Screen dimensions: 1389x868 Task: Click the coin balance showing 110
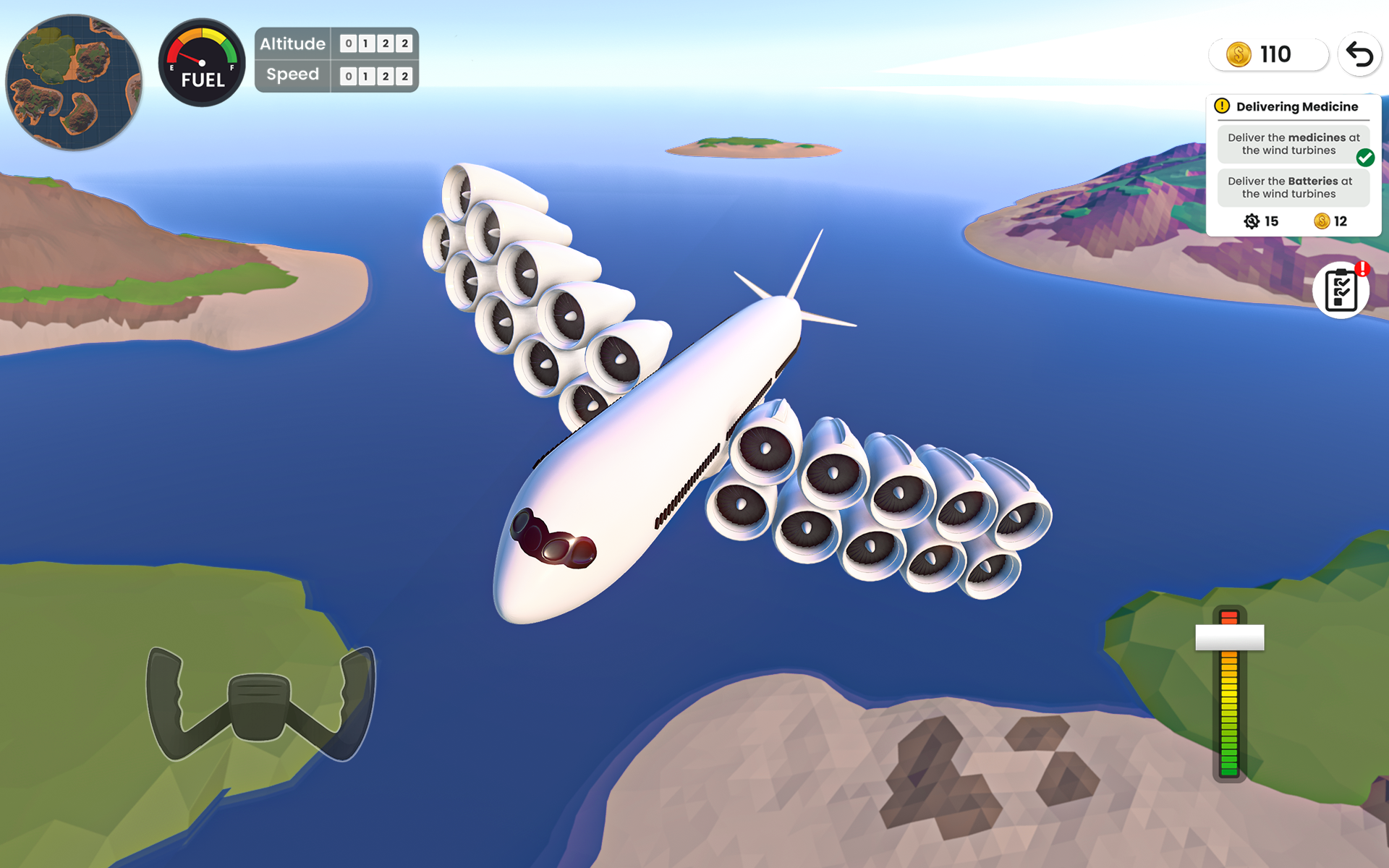tap(1268, 54)
